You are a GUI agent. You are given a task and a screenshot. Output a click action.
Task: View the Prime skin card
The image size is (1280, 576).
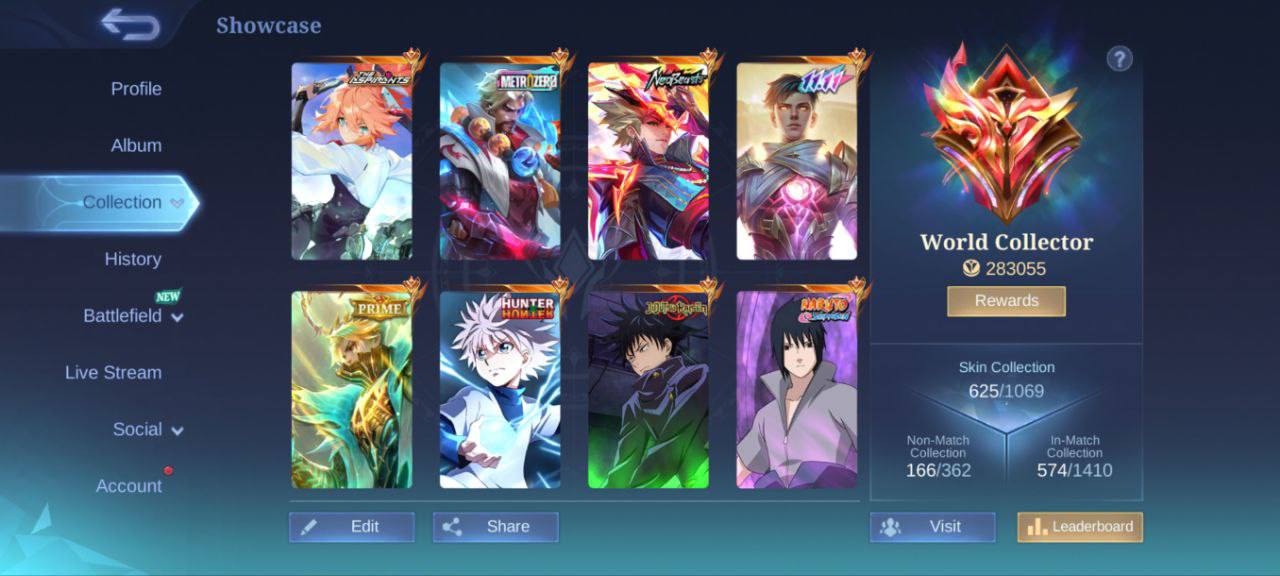[x=352, y=390]
